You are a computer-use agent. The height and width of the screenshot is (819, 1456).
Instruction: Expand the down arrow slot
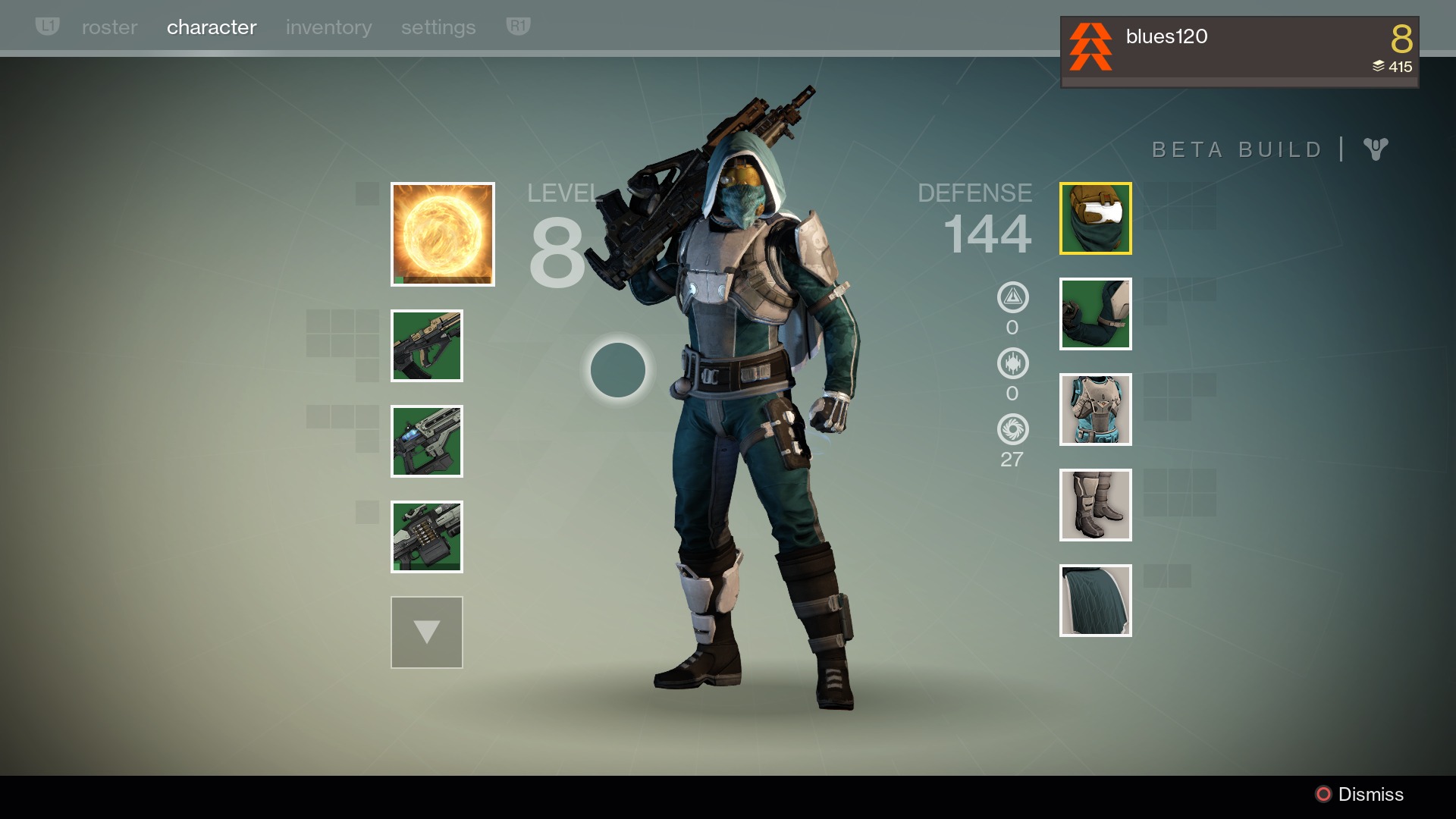[427, 632]
